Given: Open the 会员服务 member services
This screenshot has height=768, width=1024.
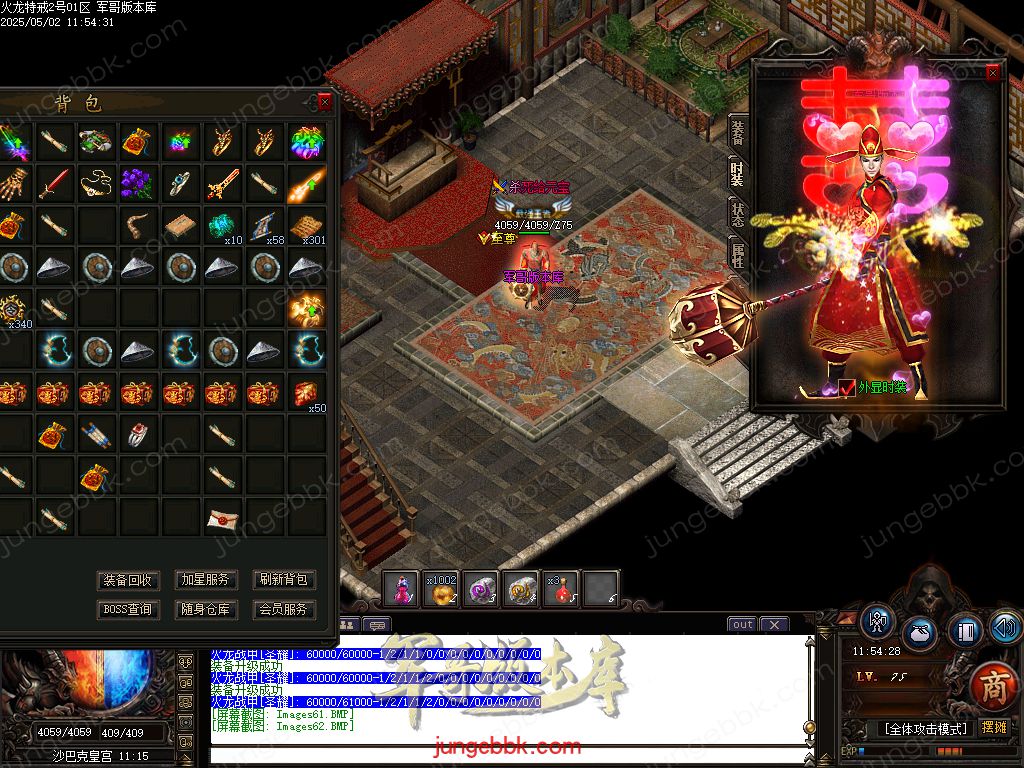Looking at the screenshot, I should [284, 609].
